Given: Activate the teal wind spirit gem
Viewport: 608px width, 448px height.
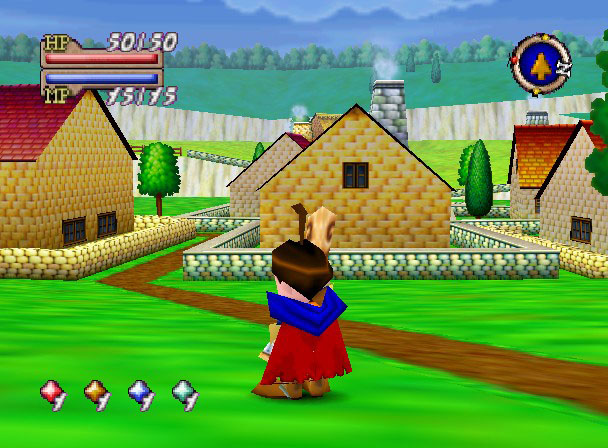Looking at the screenshot, I should [x=184, y=392].
